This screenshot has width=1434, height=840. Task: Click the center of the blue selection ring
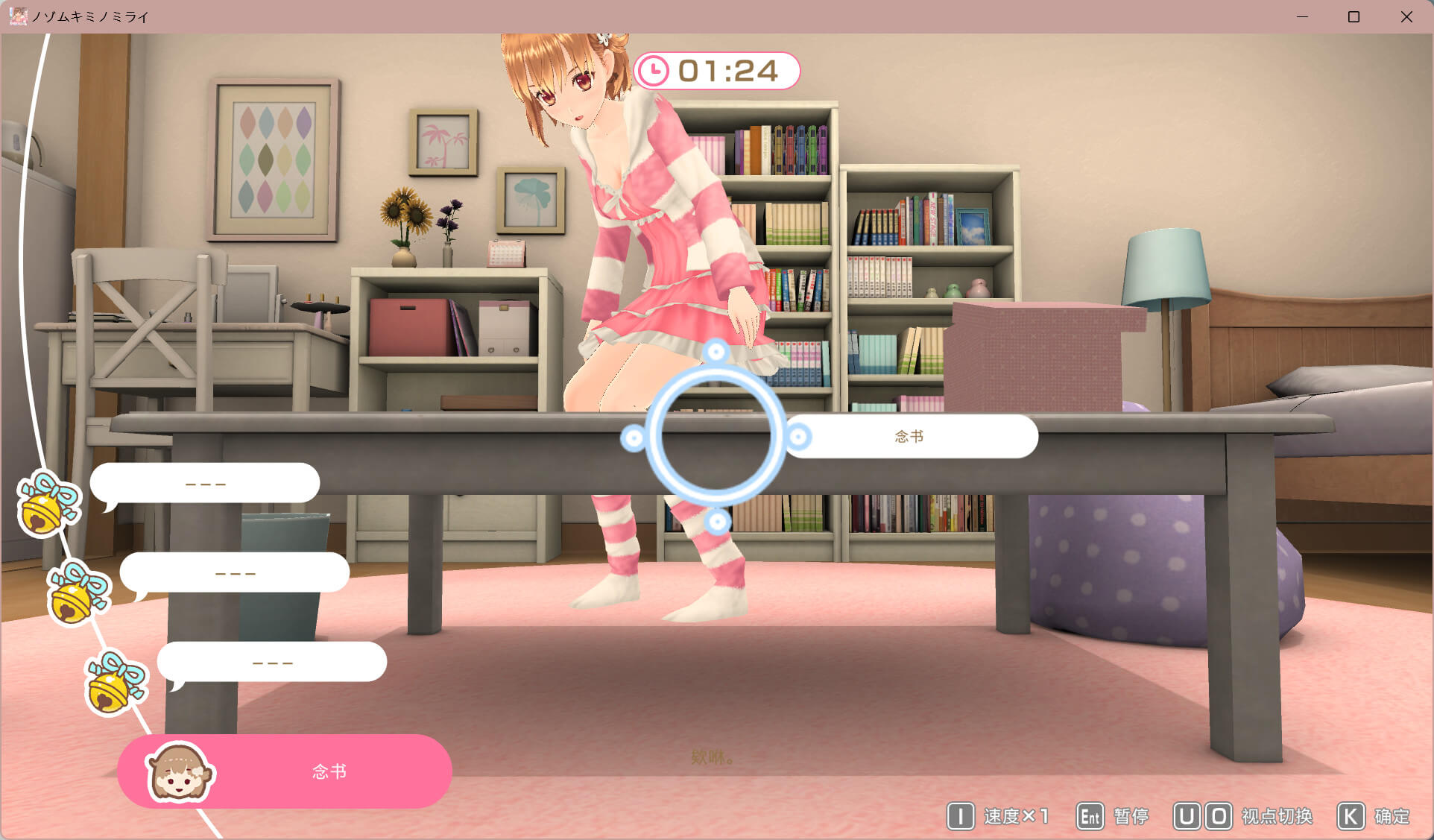(x=716, y=437)
